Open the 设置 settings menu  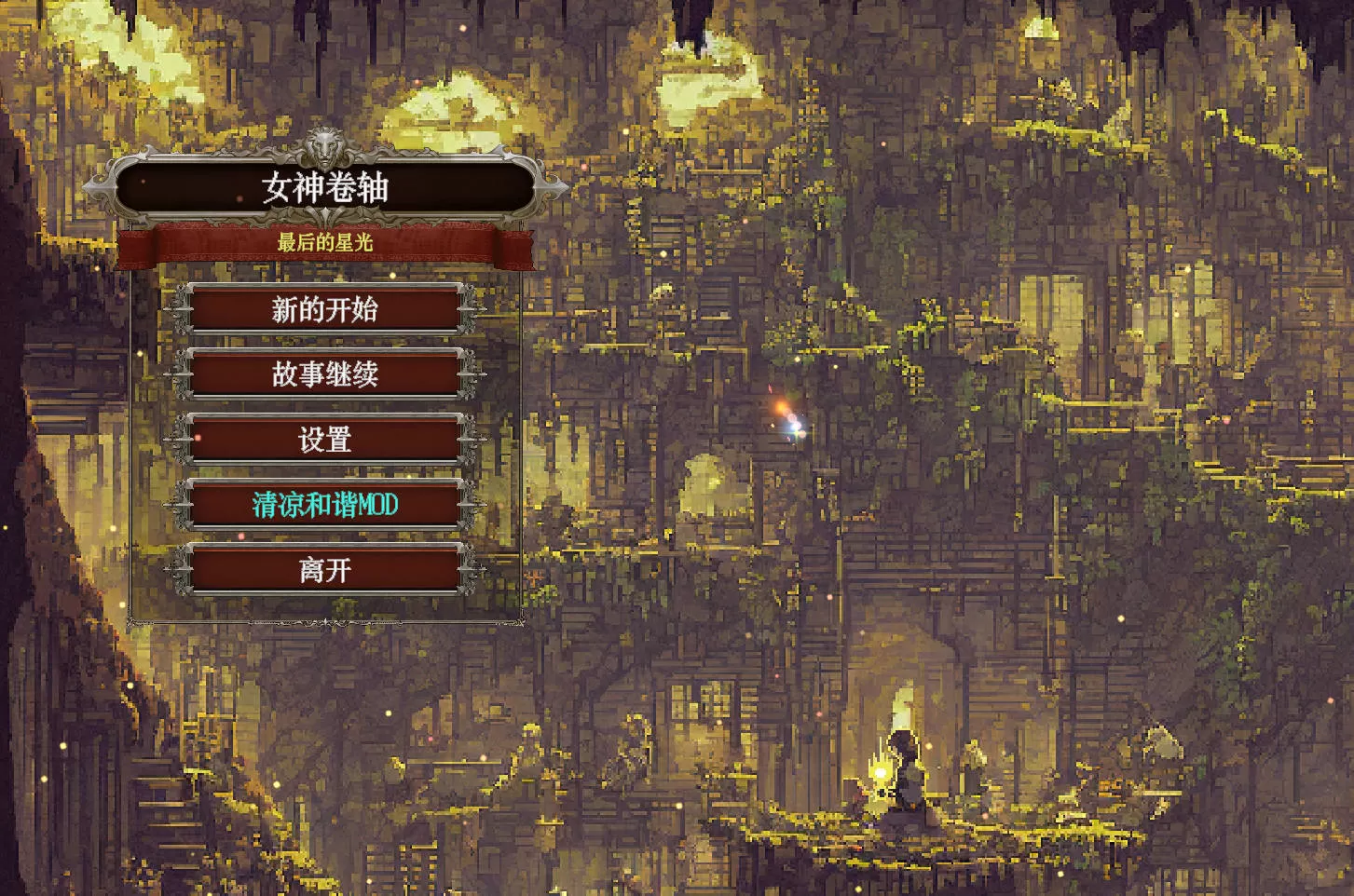tap(323, 440)
